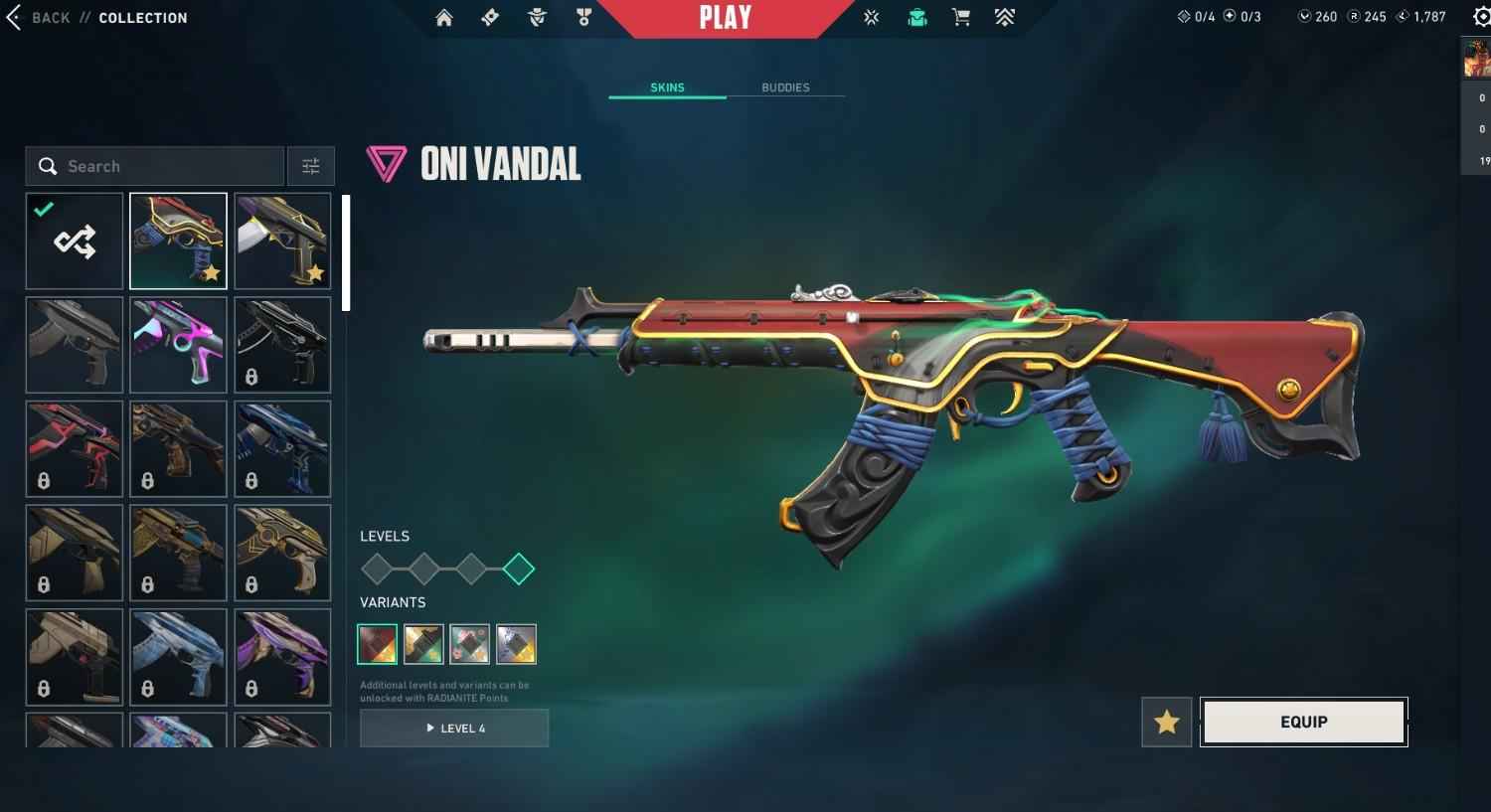Type in the skin Search field
Image resolution: width=1491 pixels, height=812 pixels.
click(x=169, y=166)
